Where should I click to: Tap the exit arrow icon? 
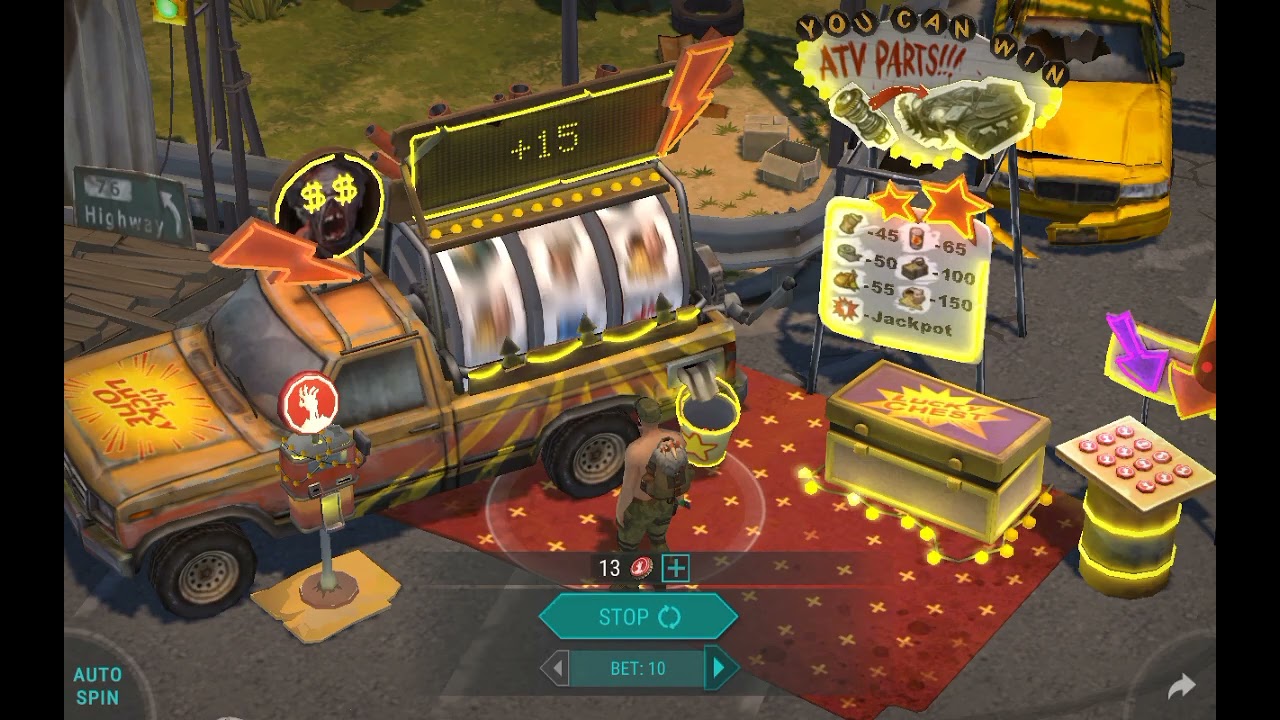(x=1181, y=686)
